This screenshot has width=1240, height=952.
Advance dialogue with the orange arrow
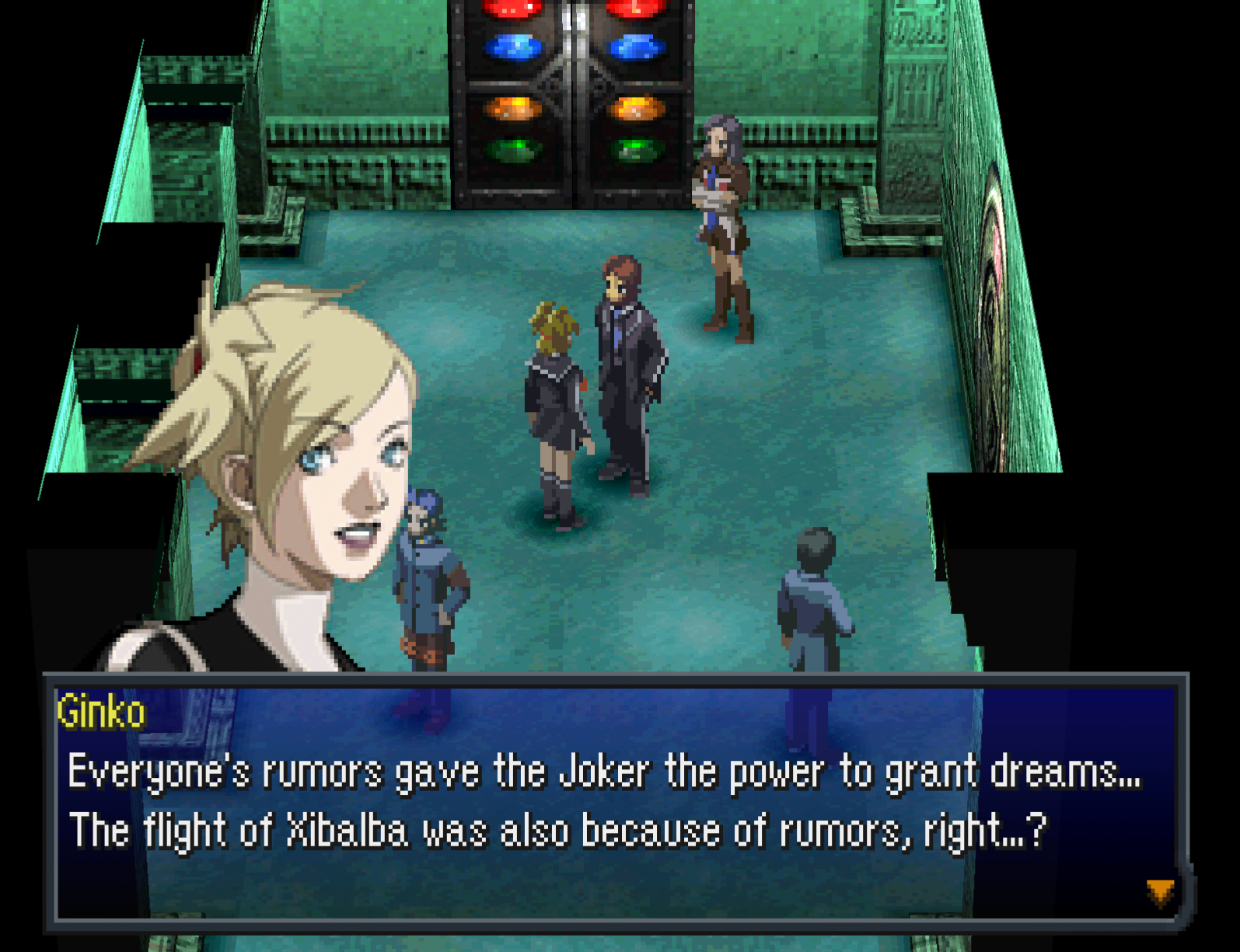(x=1160, y=892)
